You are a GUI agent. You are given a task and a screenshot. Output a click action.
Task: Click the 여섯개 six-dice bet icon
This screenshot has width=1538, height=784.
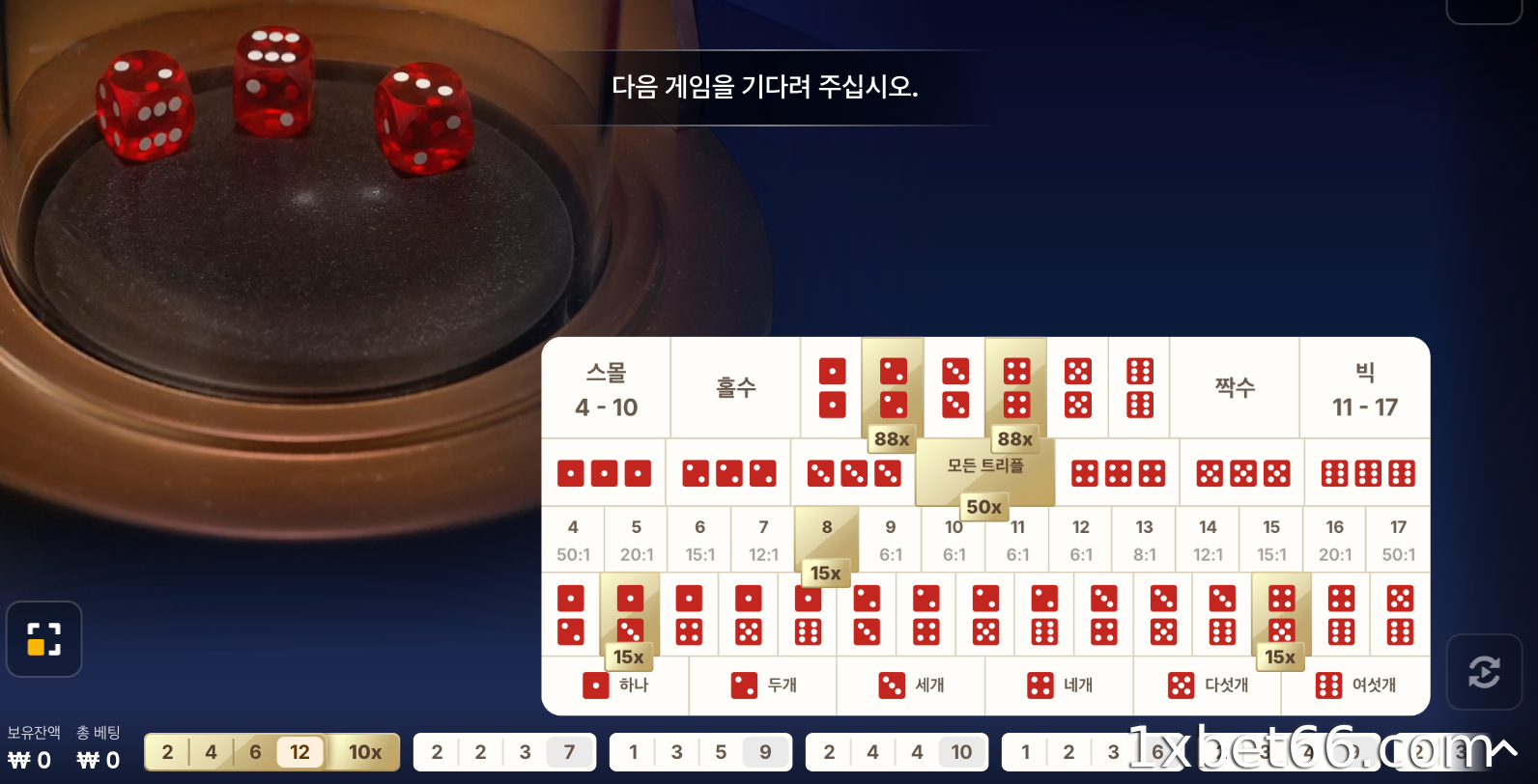click(x=1326, y=686)
